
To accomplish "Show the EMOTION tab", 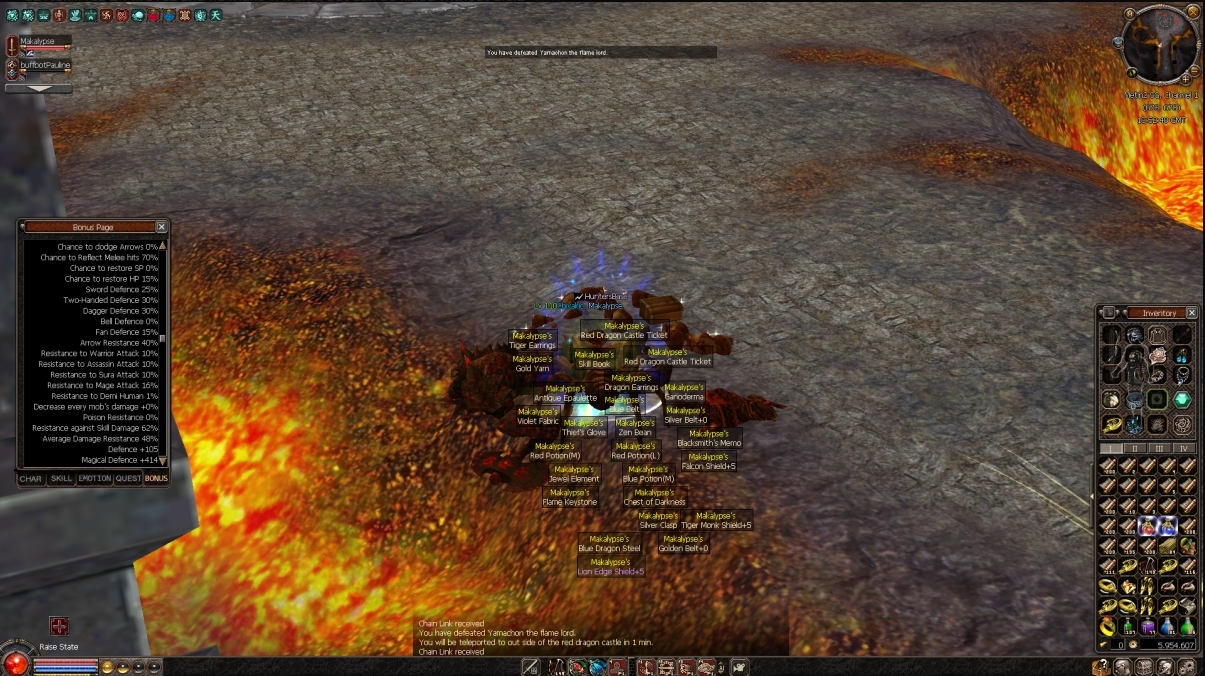I will coord(95,478).
